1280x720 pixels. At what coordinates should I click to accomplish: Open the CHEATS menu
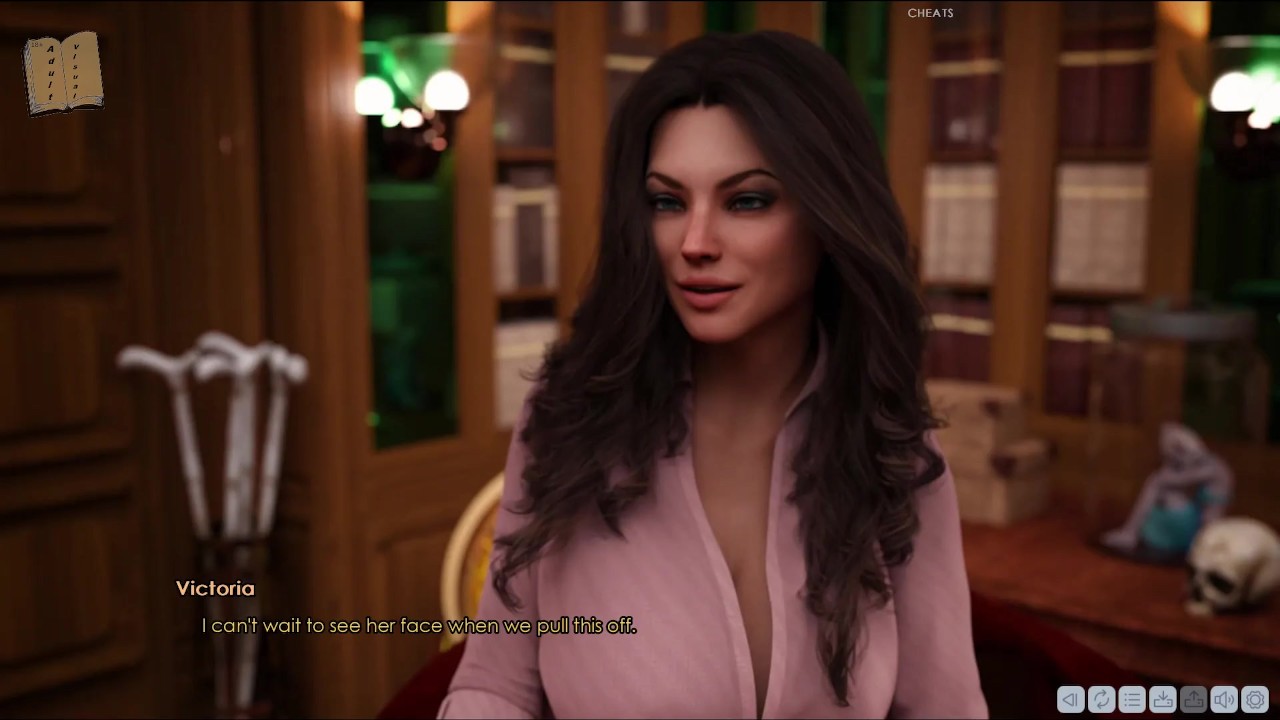coord(930,13)
